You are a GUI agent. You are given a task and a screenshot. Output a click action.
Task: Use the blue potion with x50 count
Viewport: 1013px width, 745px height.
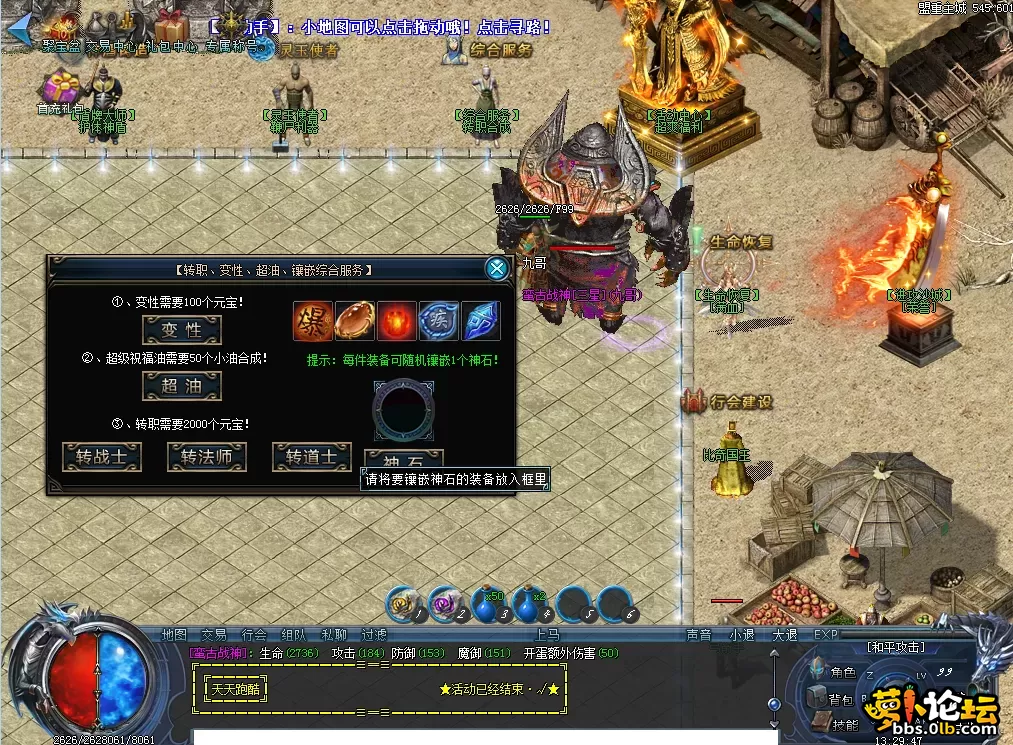coord(487,603)
